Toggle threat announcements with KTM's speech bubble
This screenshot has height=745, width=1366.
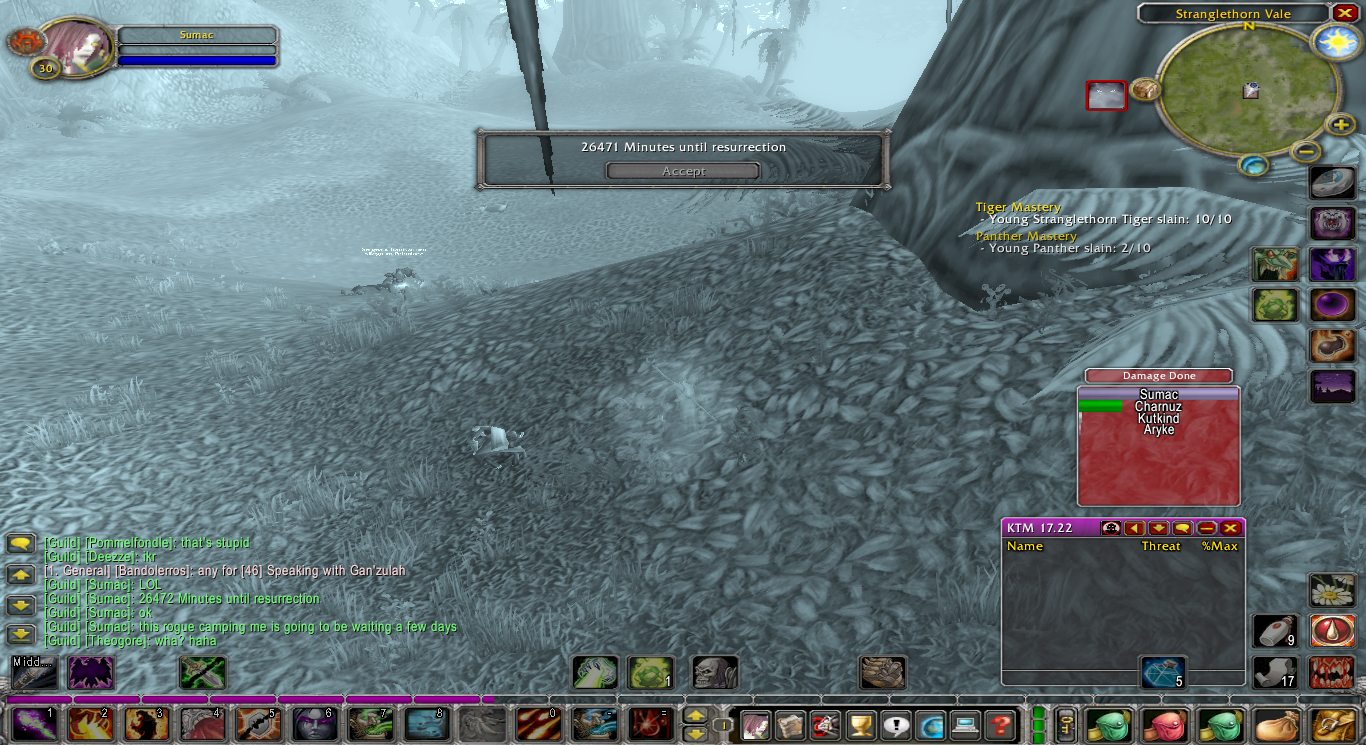(1182, 528)
